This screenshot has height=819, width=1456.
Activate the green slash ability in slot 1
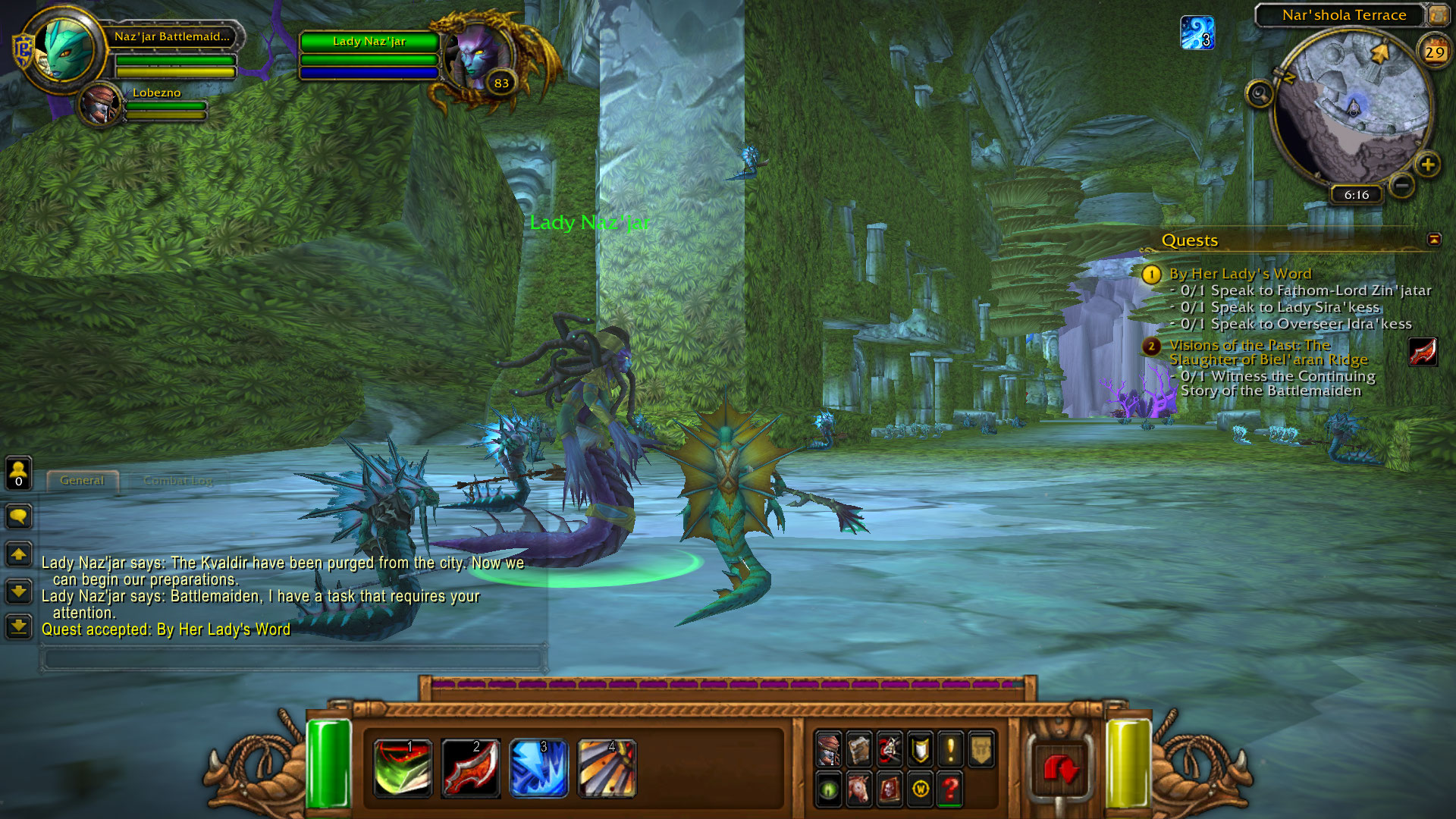click(x=403, y=768)
